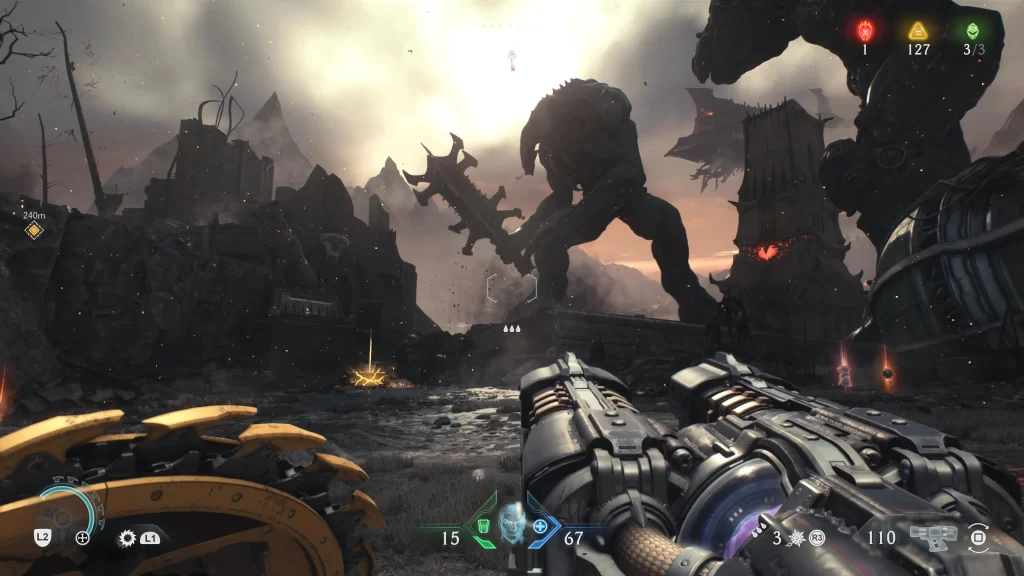This screenshot has width=1024, height=576.
Task: Click the shield crosshair throw icon
Action: (x=83, y=537)
